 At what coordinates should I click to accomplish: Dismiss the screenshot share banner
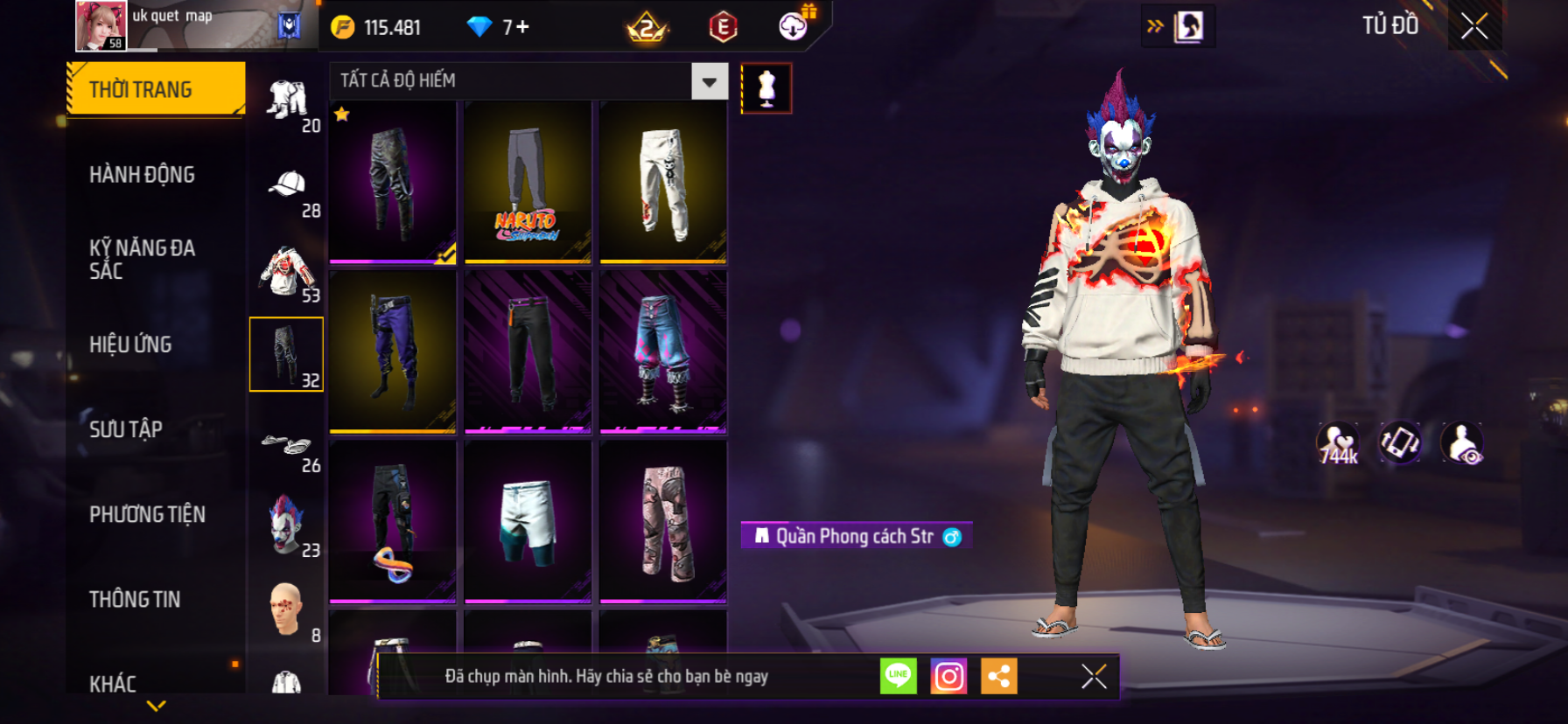1094,676
